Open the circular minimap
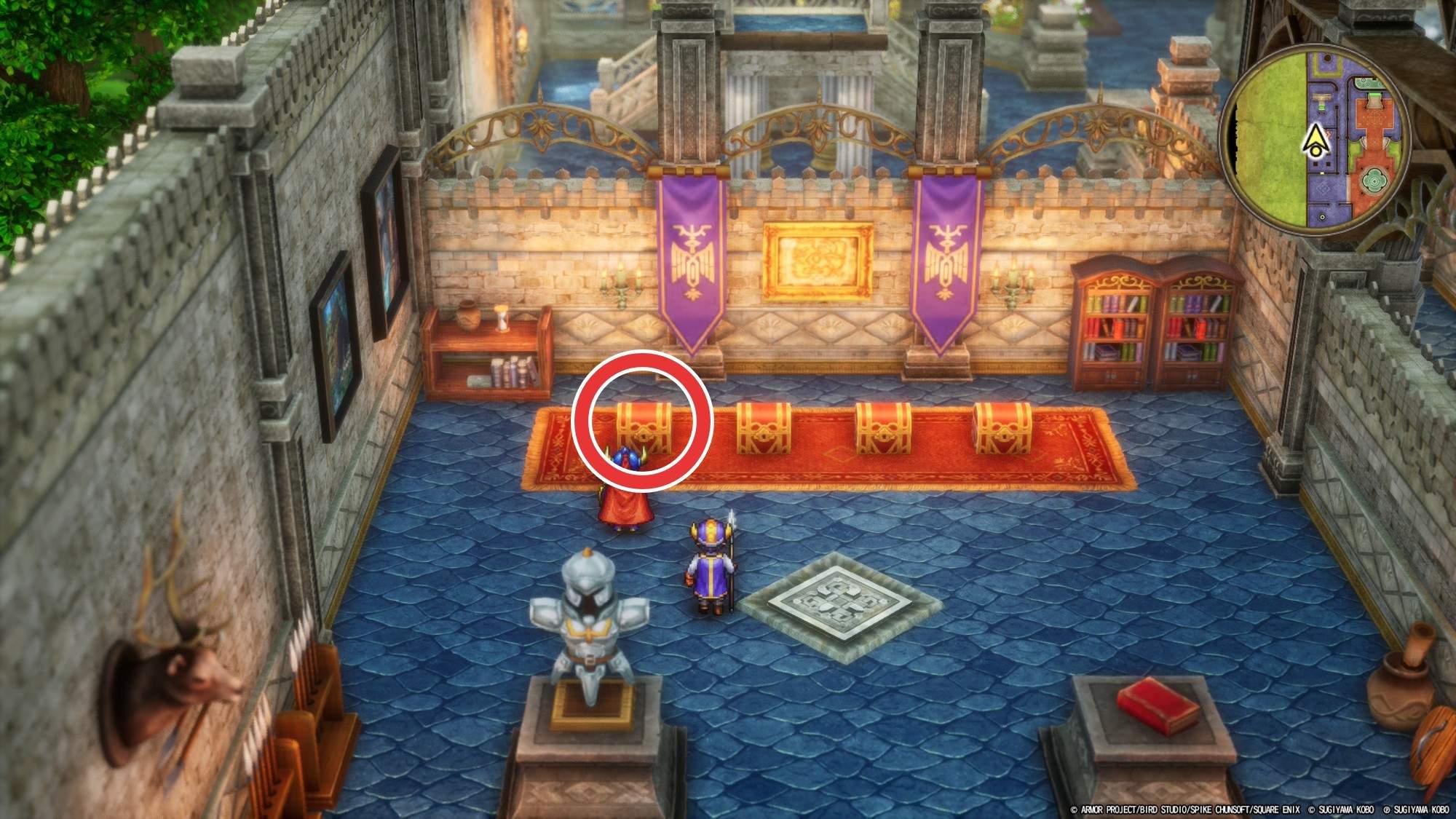The height and width of the screenshot is (819, 1456). tap(1315, 140)
